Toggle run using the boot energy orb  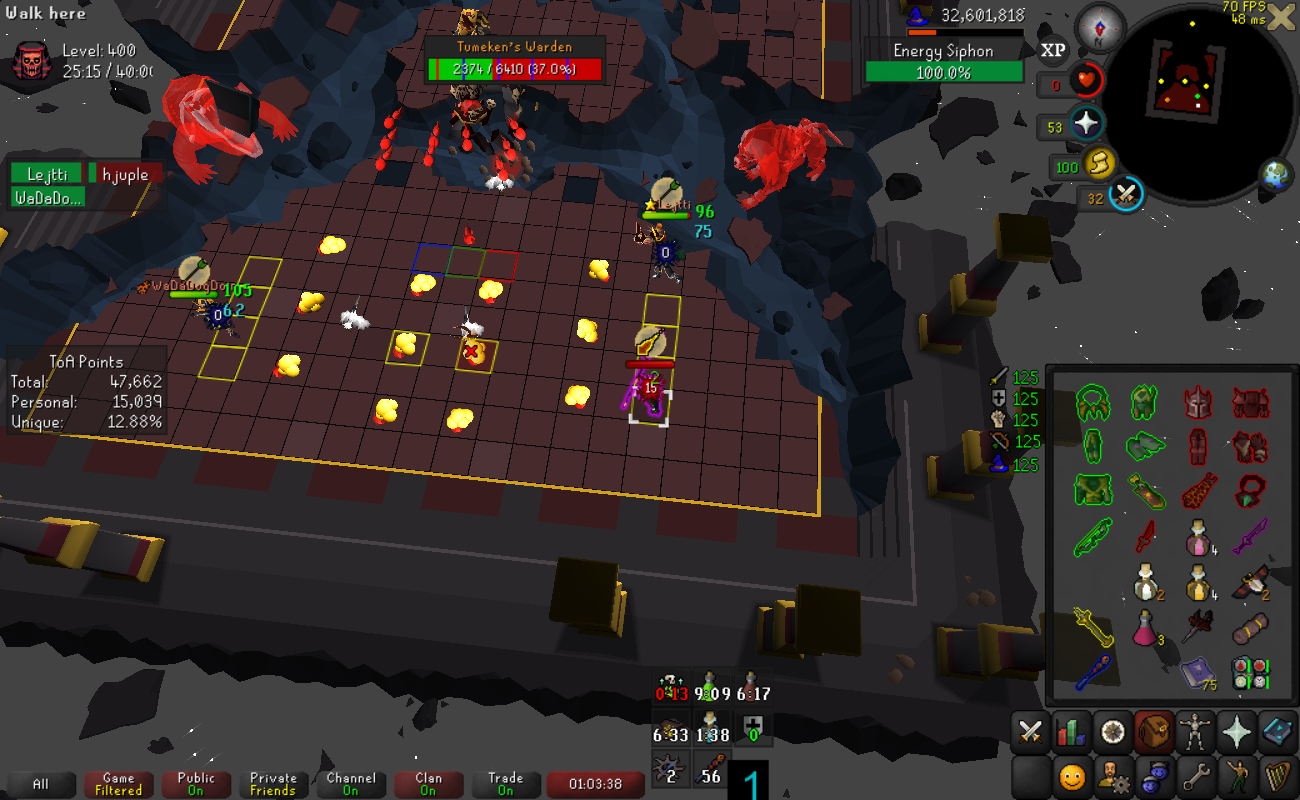(1098, 163)
